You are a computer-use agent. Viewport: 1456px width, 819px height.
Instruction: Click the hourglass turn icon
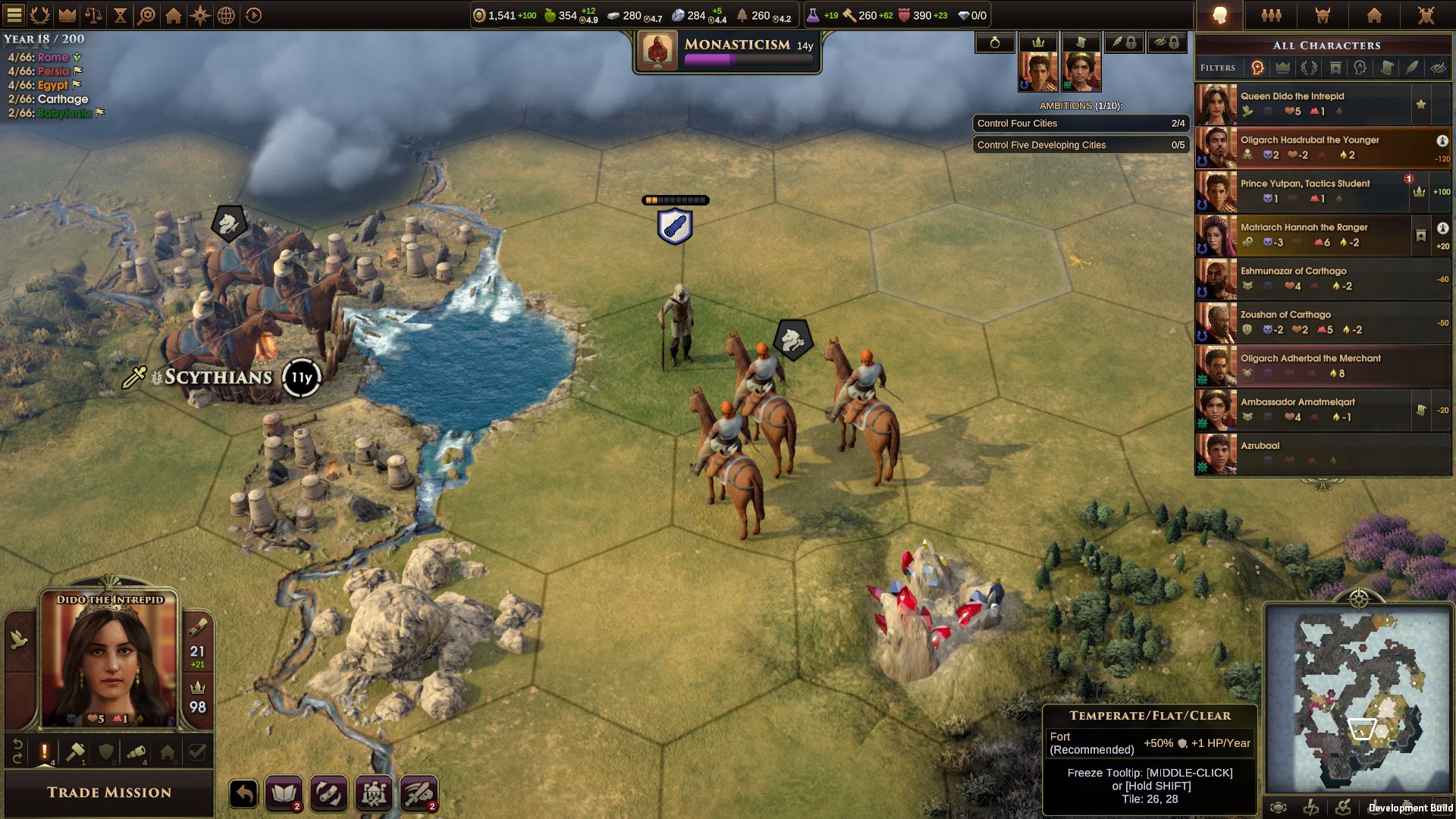[121, 14]
